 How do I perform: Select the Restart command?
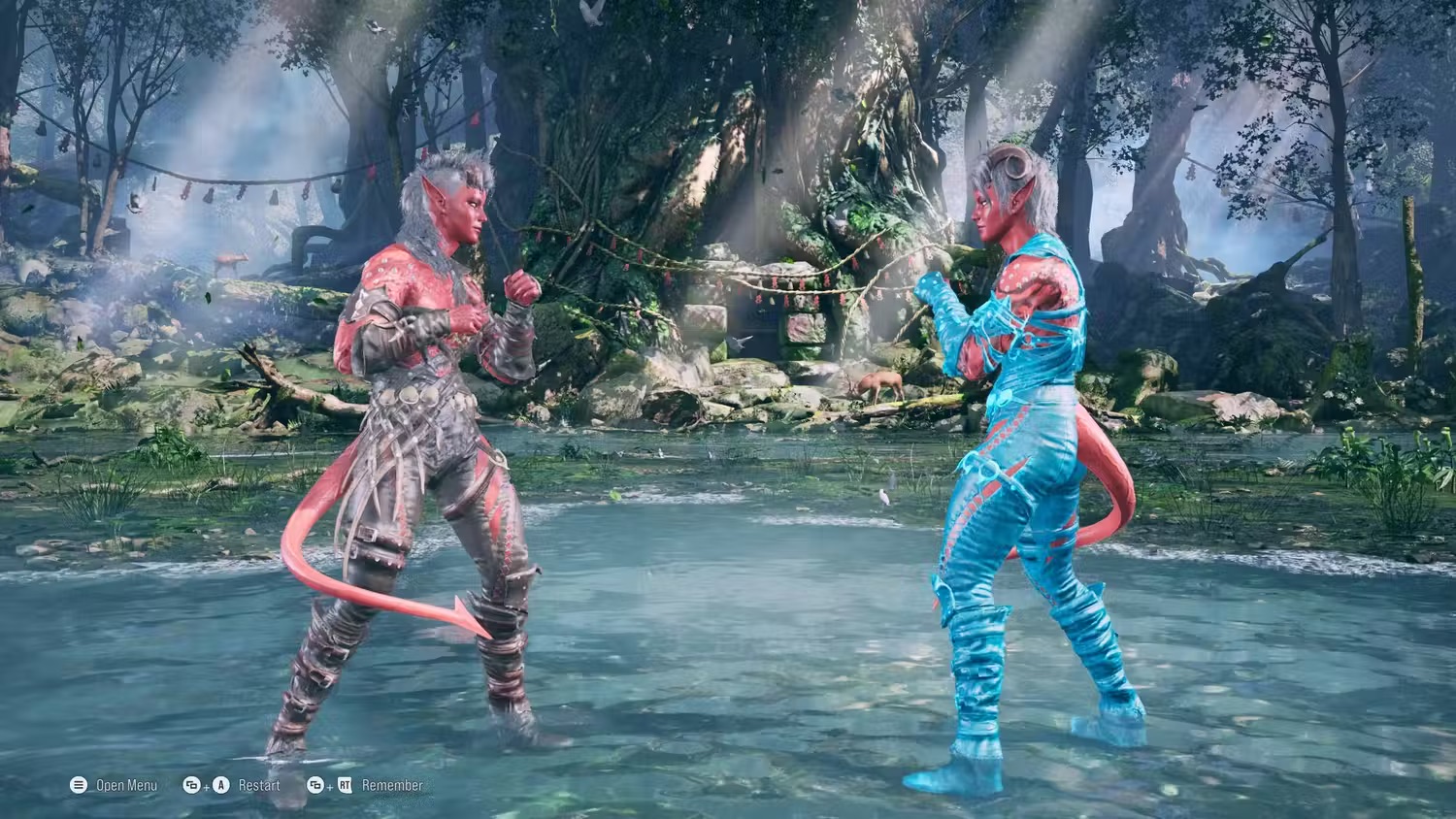[x=258, y=786]
